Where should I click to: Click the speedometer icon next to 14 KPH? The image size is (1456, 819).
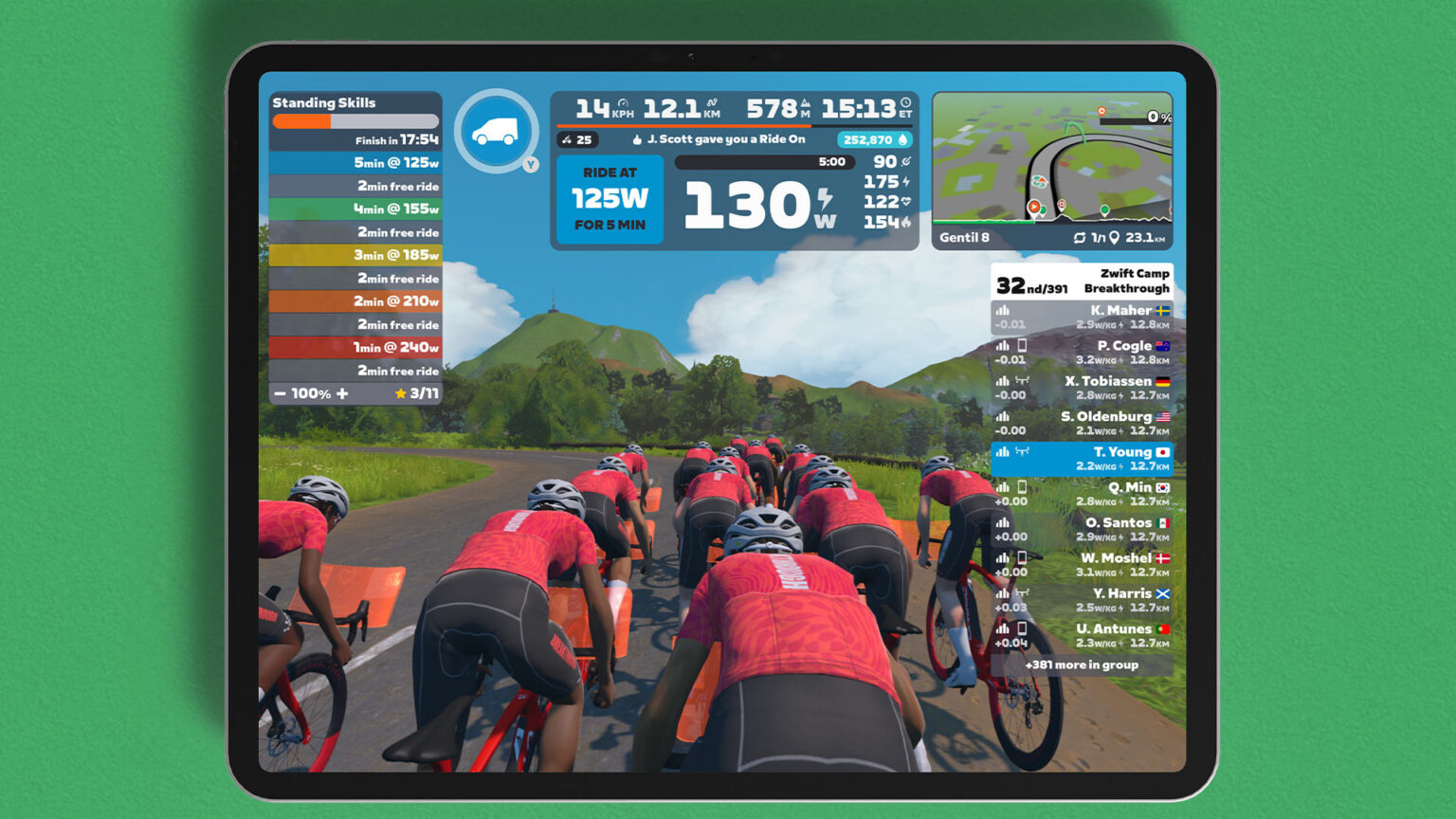(x=621, y=105)
